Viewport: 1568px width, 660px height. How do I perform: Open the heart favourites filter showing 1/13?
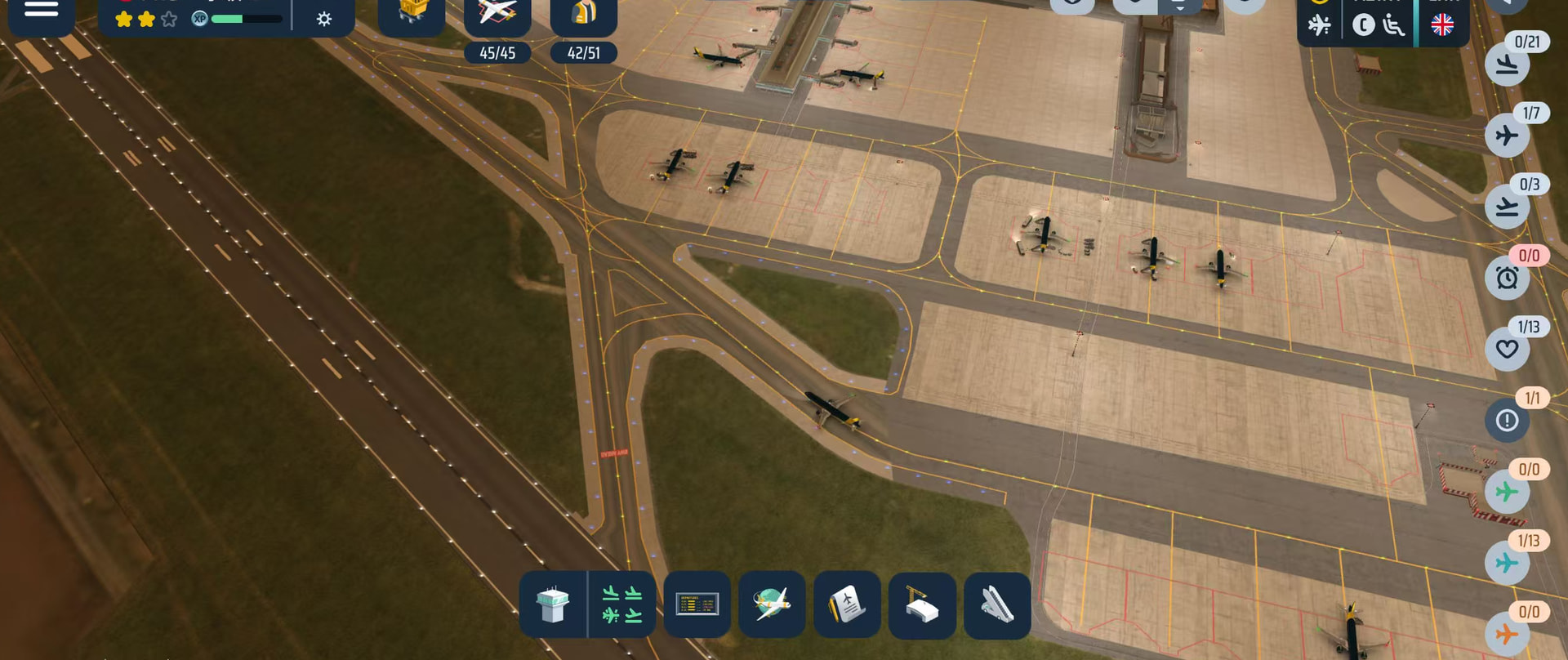click(1508, 350)
